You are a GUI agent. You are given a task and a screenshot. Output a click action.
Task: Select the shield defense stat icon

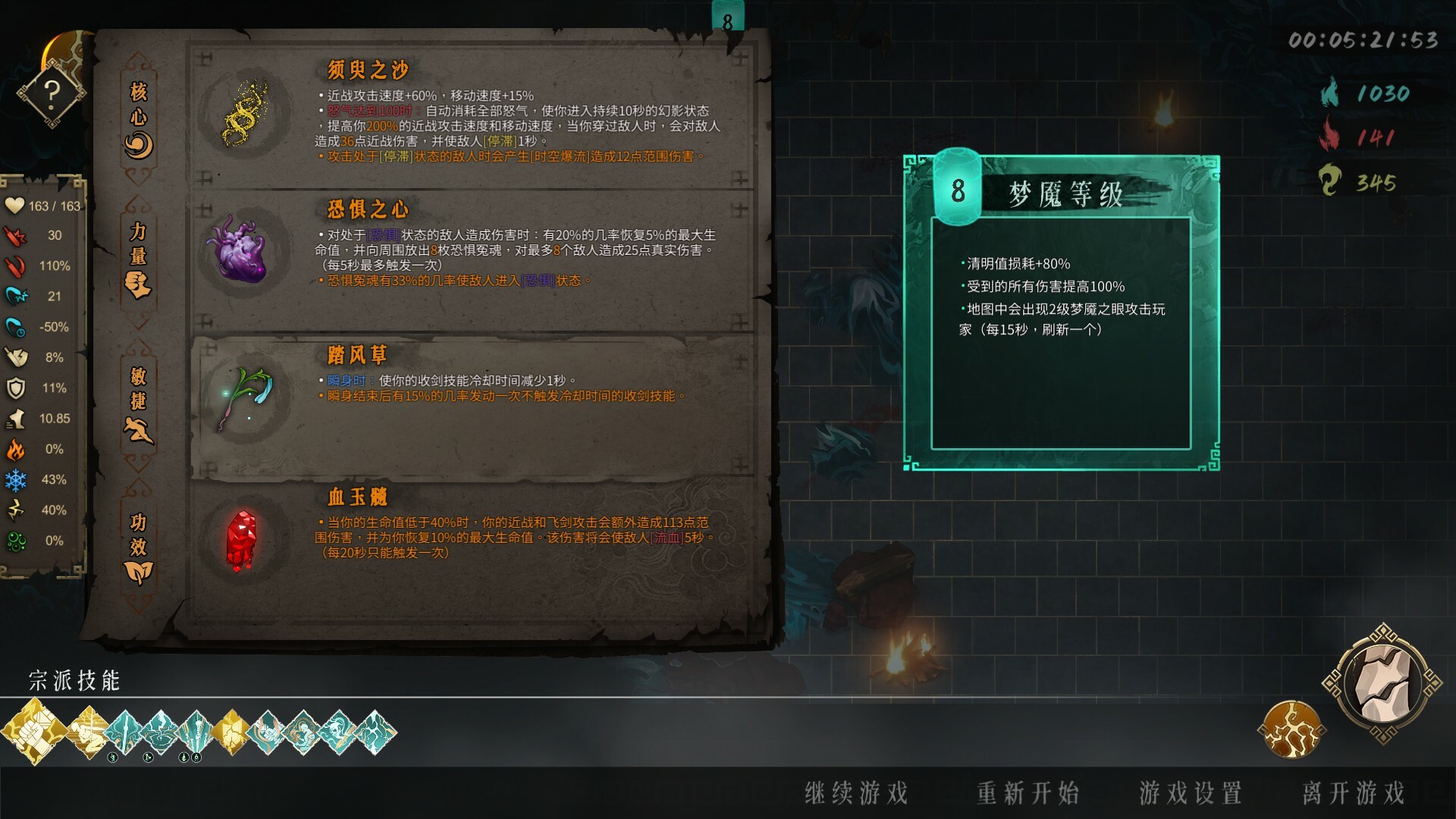(x=17, y=388)
